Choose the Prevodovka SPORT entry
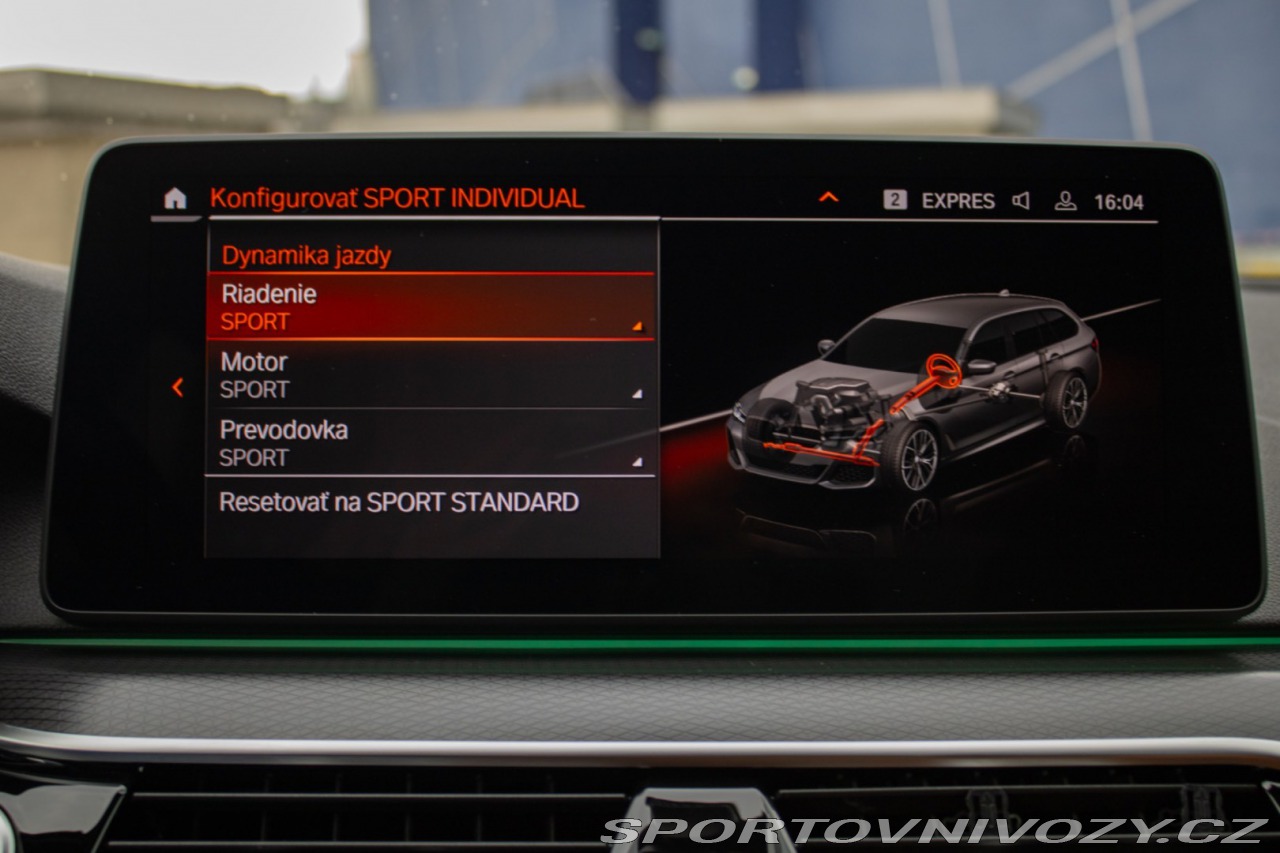The height and width of the screenshot is (853, 1280). click(x=430, y=443)
